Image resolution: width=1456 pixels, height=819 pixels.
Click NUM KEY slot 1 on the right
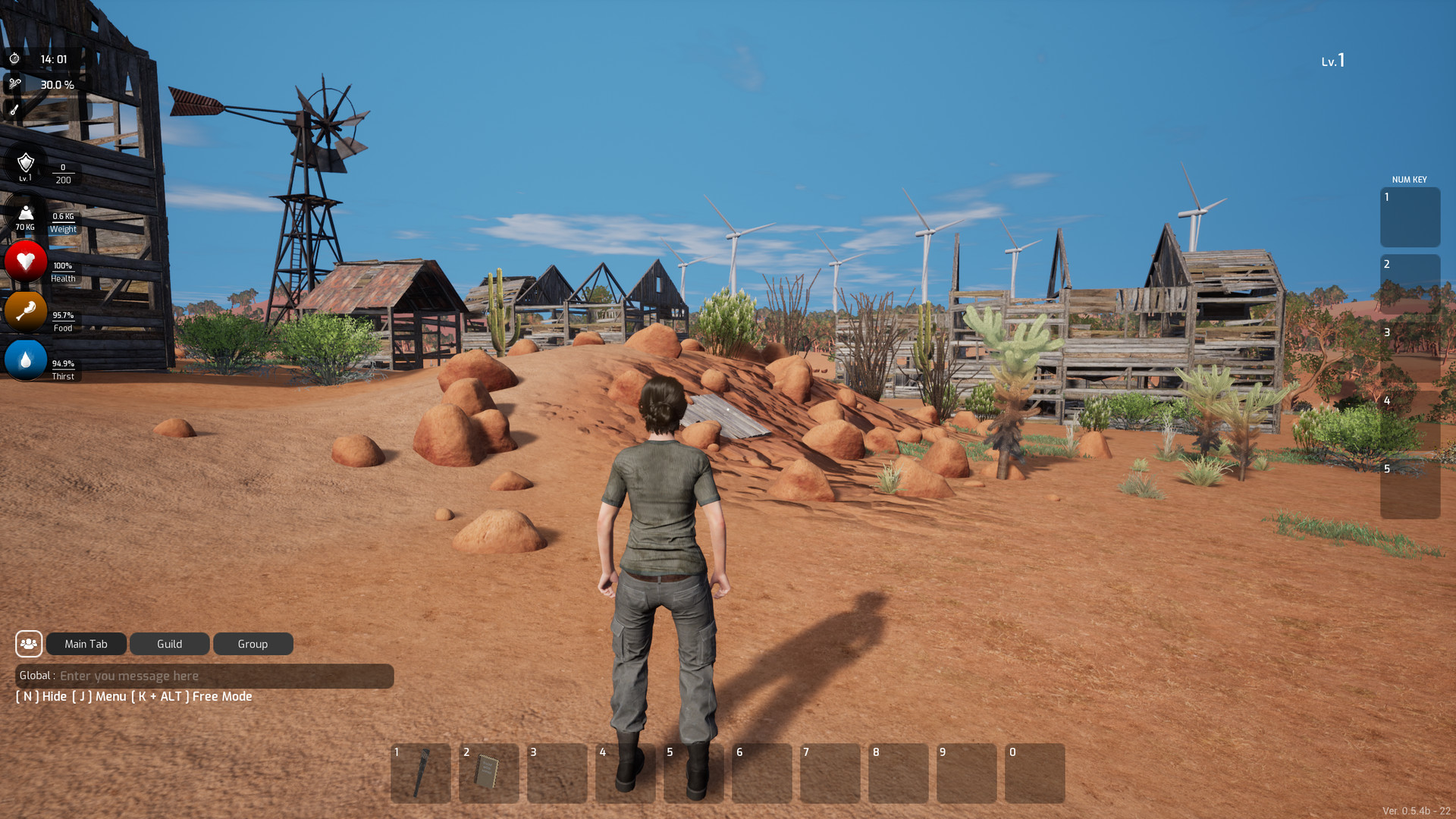pos(1410,218)
